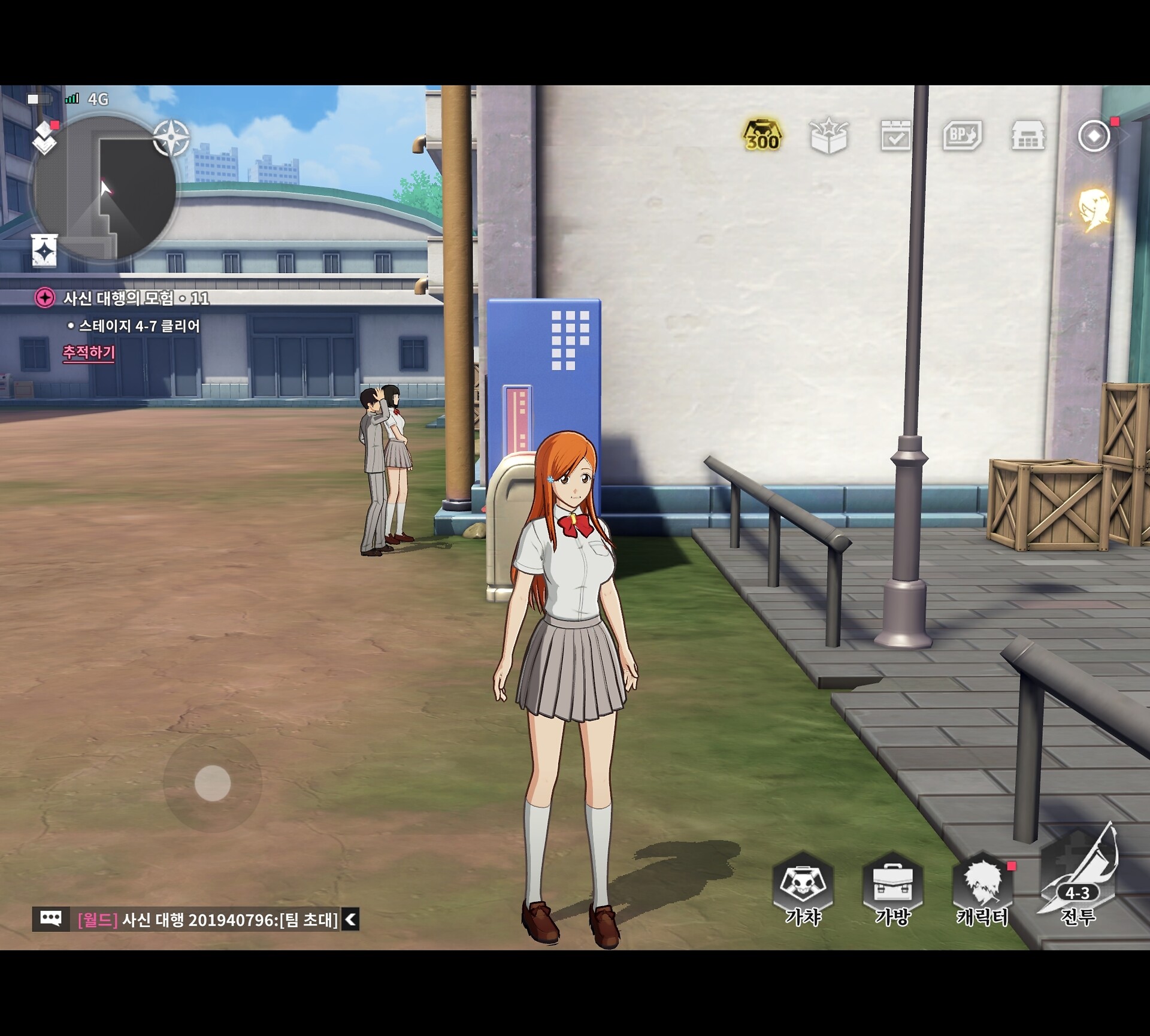Open the star gift box rewards
Screen dimensions: 1150x1036
click(x=829, y=136)
